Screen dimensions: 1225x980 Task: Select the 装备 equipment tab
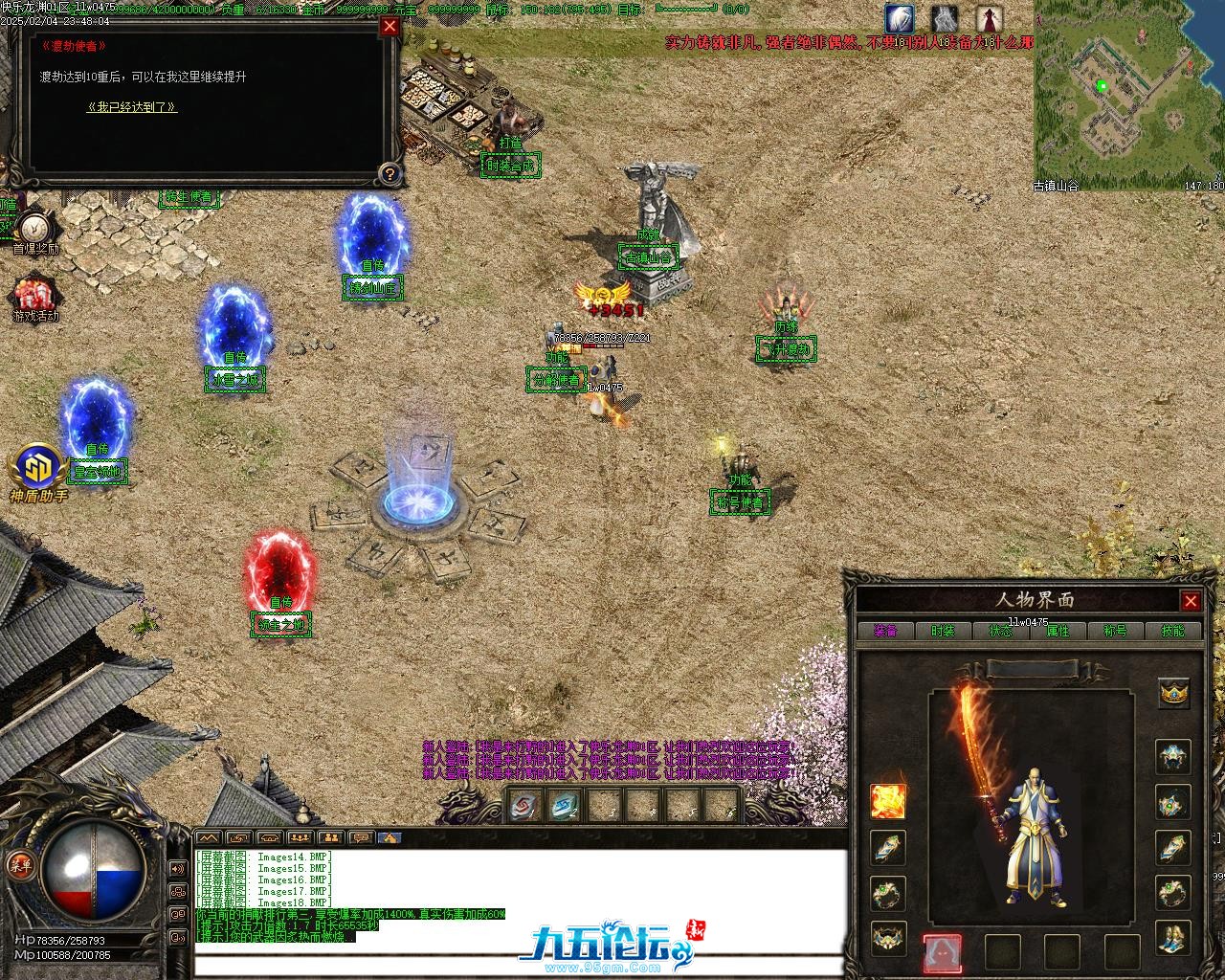(885, 631)
